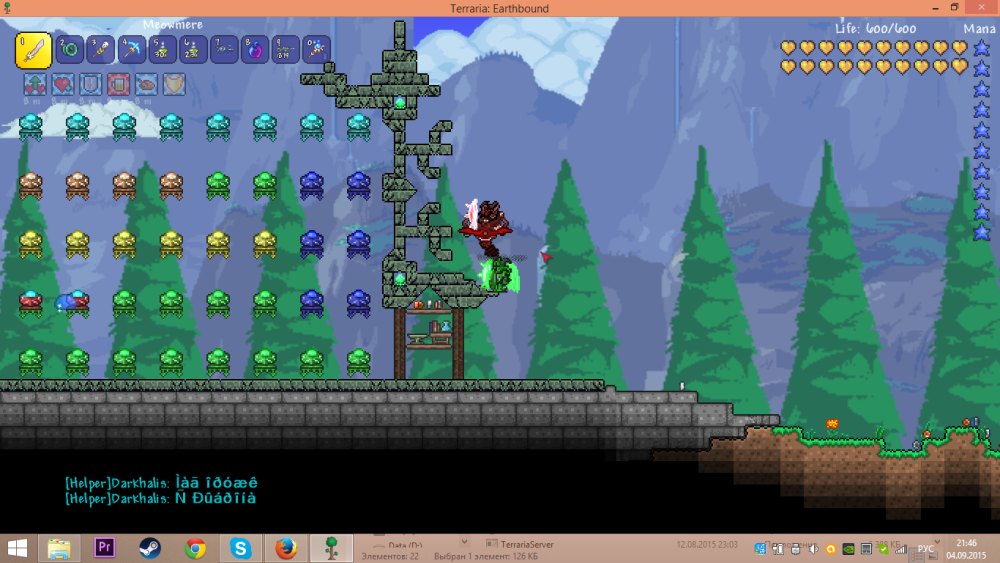Click the Ironskin shield buff icon
The image size is (1000, 563).
point(91,86)
